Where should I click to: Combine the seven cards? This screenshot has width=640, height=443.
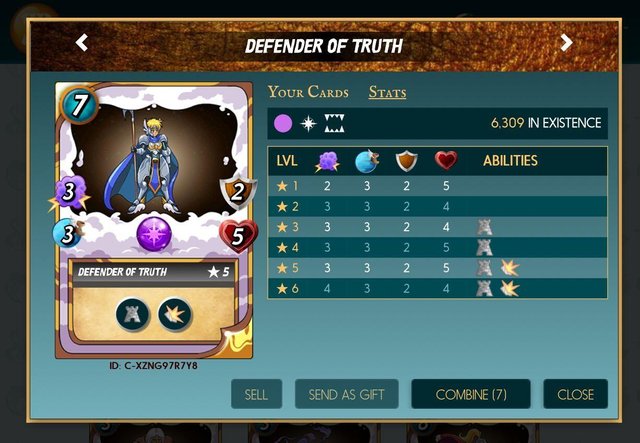click(x=471, y=394)
